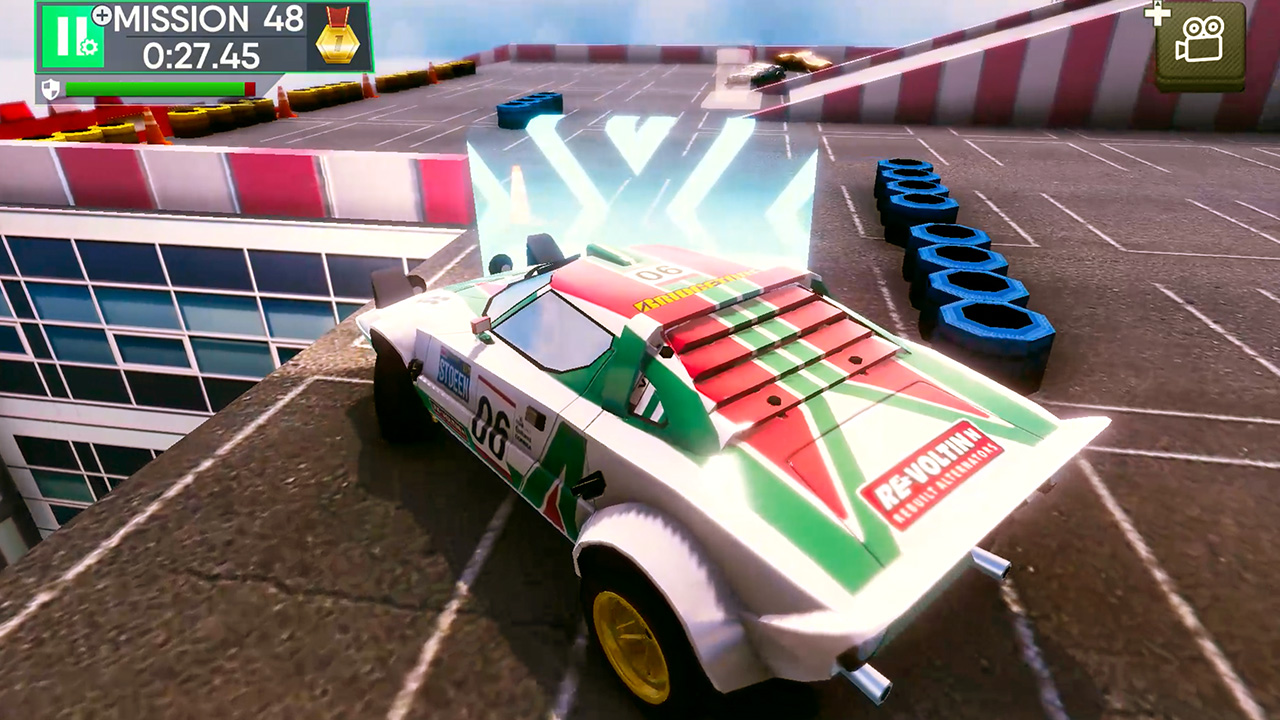The image size is (1280, 720).
Task: Open settings via the gear icon
Action: pos(89,47)
